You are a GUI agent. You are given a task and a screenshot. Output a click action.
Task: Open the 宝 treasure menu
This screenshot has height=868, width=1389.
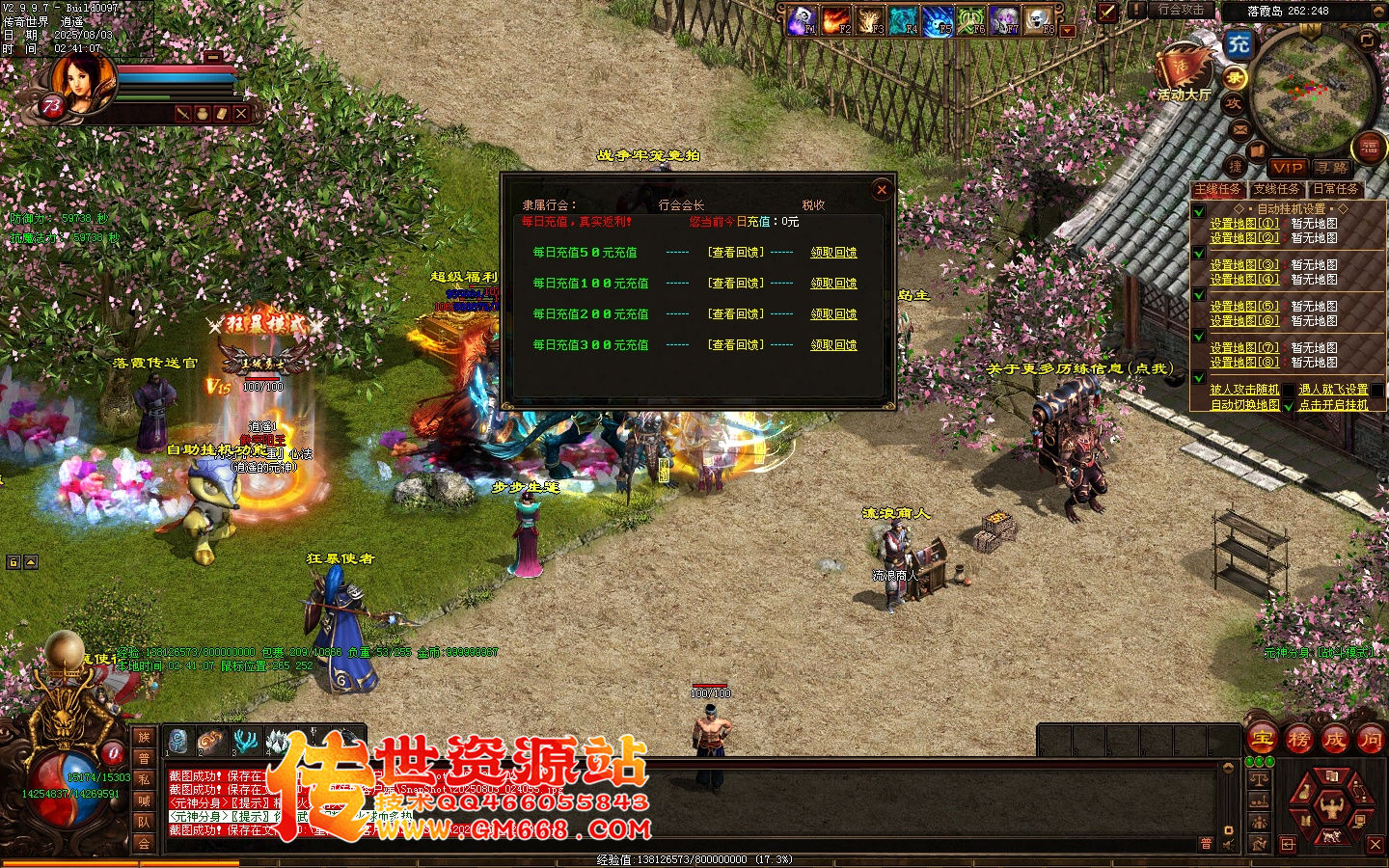coord(1263,740)
